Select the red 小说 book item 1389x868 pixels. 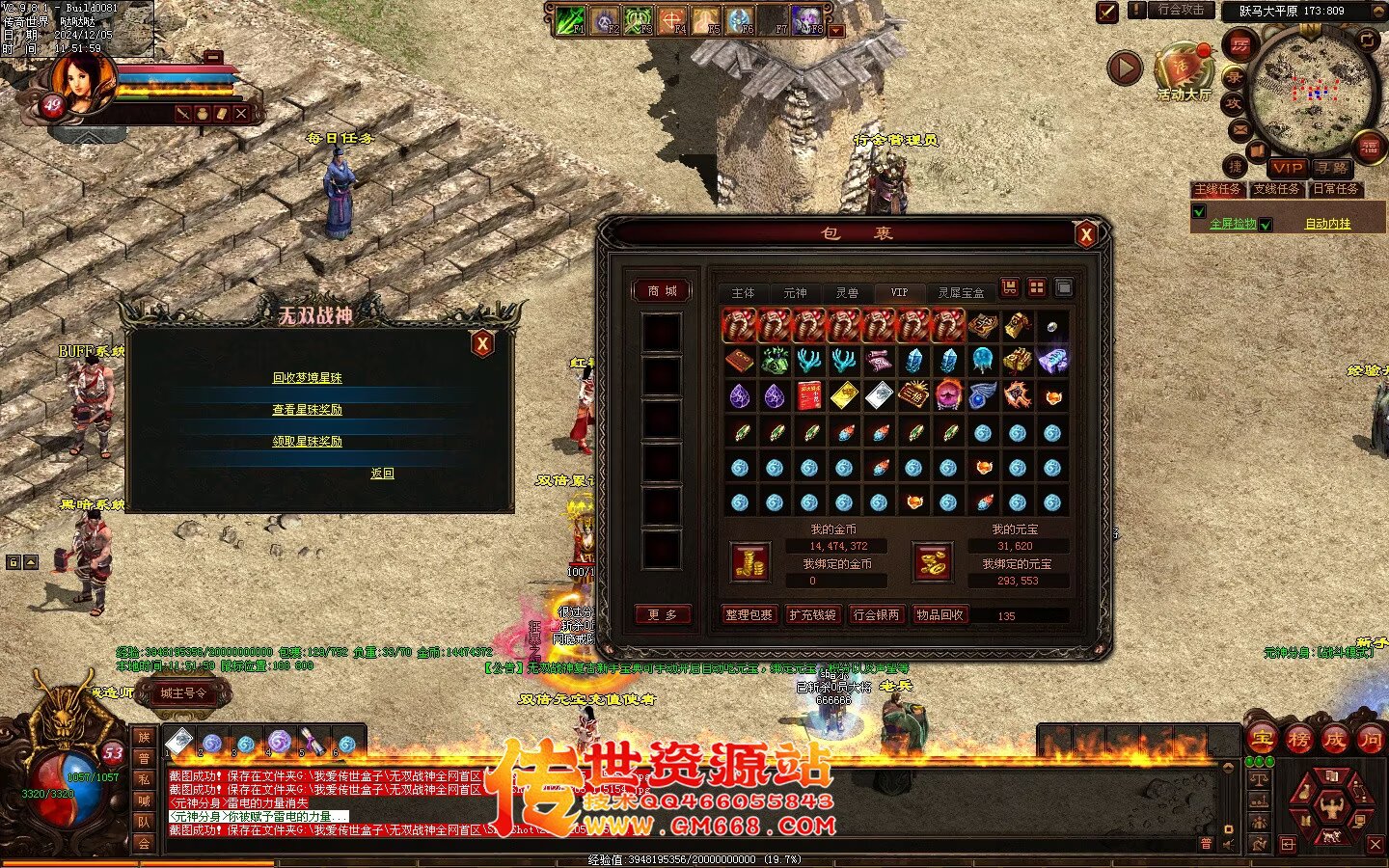pyautogui.click(x=809, y=395)
